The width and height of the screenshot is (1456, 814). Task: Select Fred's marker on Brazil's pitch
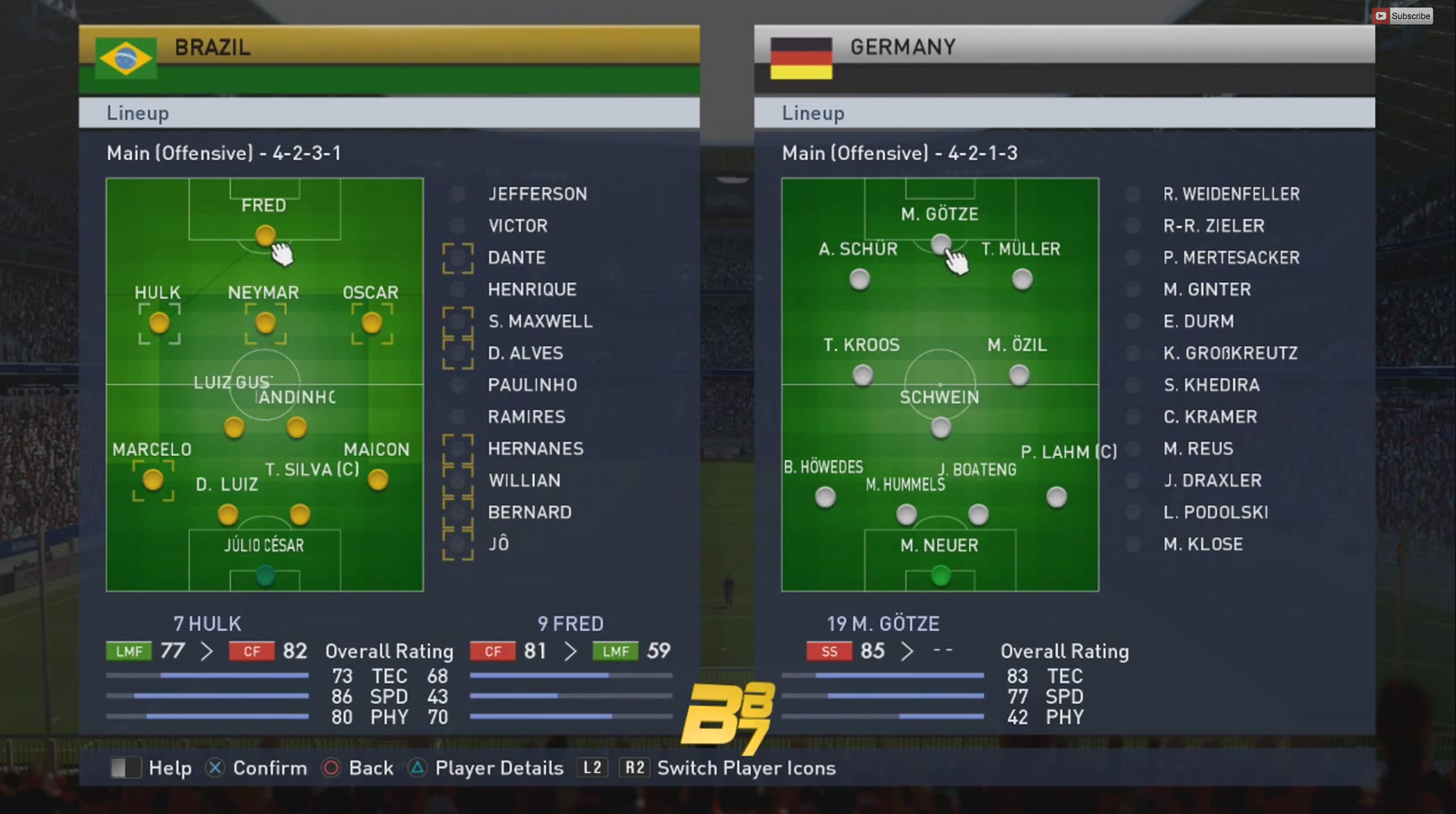click(x=265, y=235)
